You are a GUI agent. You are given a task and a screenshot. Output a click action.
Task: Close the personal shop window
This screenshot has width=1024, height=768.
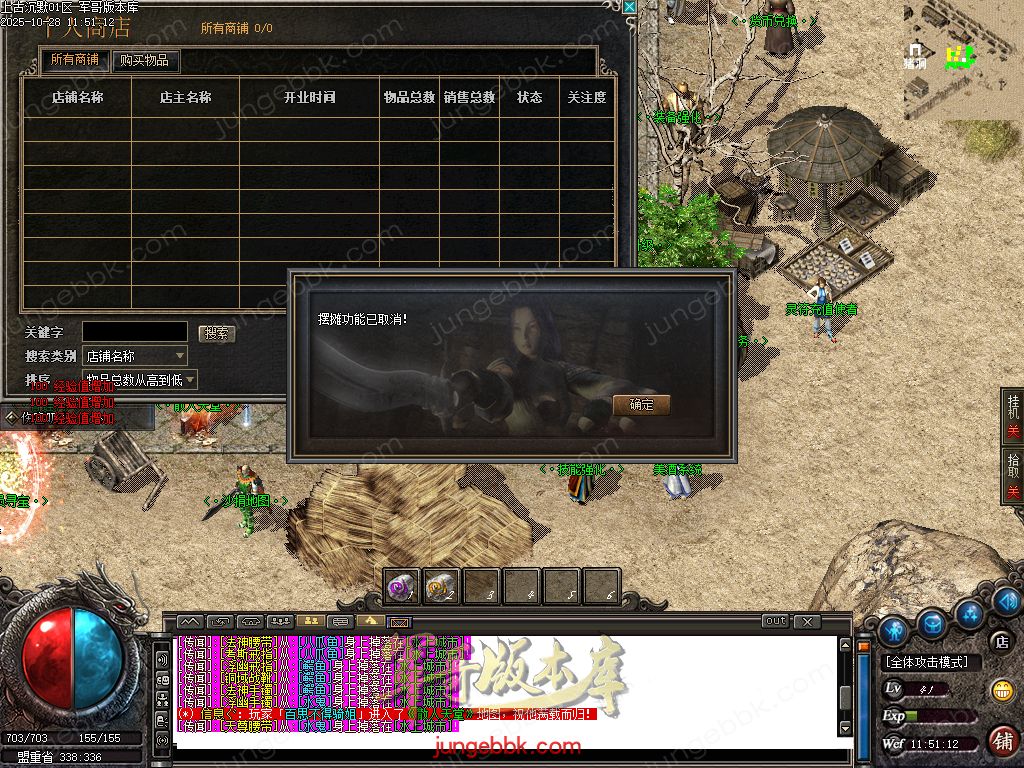pos(629,7)
